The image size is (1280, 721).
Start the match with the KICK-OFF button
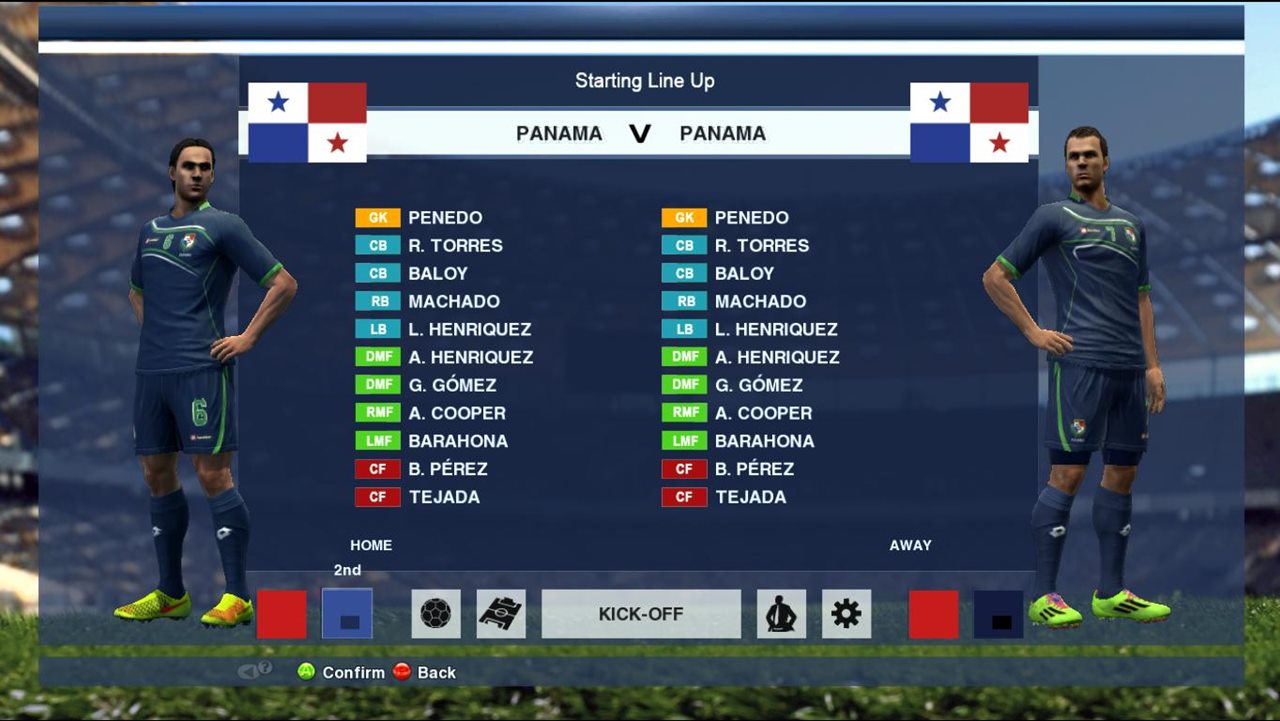[x=641, y=614]
